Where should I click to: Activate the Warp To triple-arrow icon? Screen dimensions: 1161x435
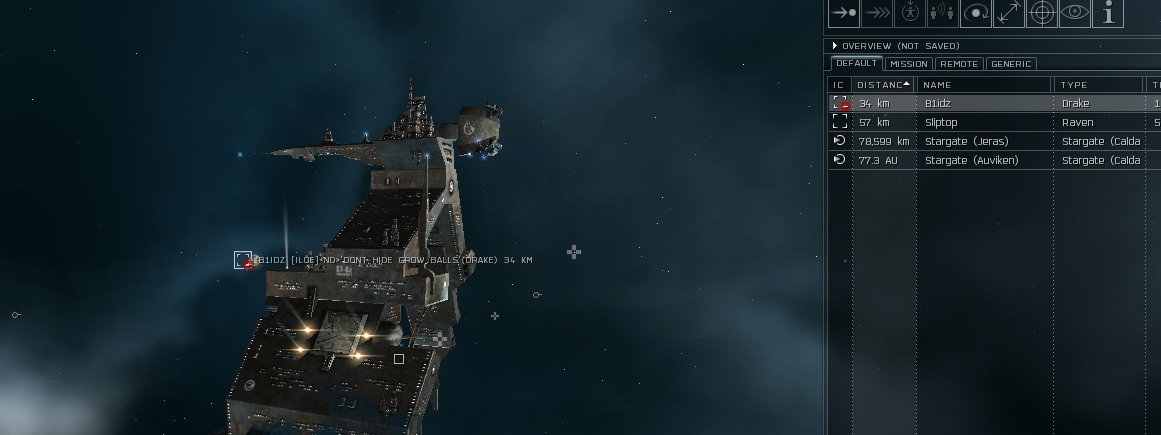click(x=877, y=13)
